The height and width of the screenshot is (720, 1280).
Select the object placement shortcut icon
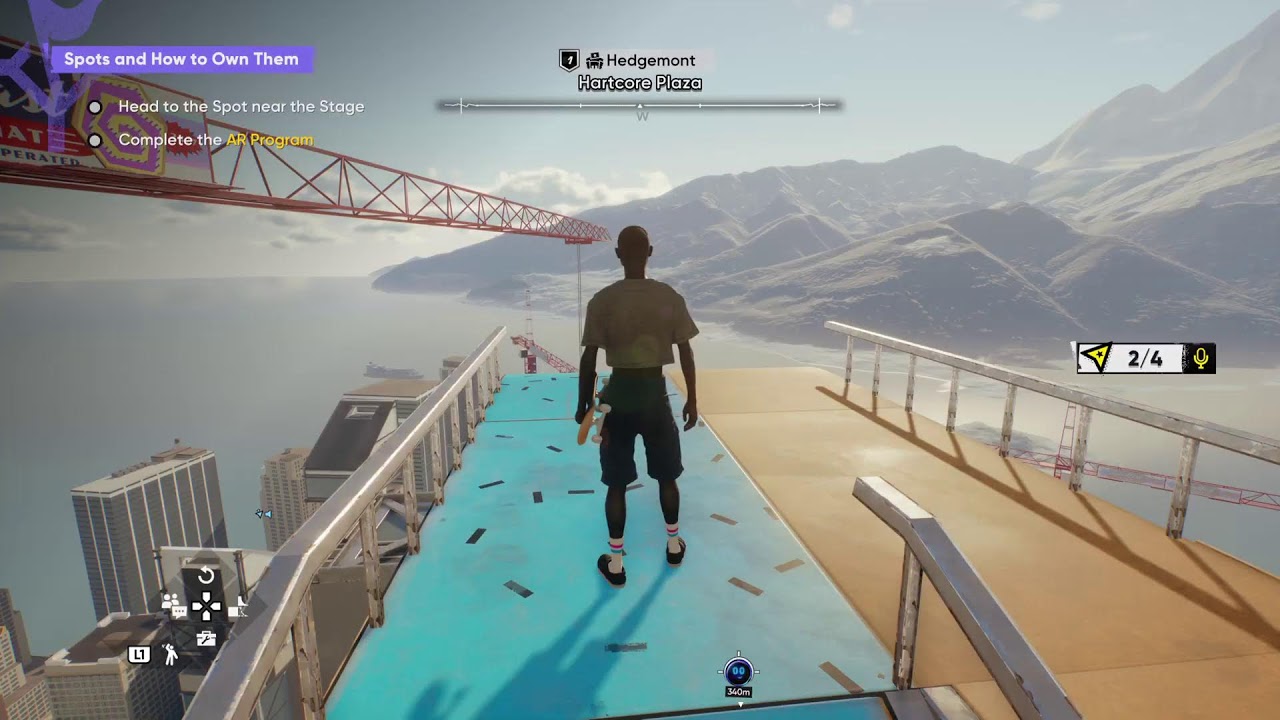(x=238, y=606)
